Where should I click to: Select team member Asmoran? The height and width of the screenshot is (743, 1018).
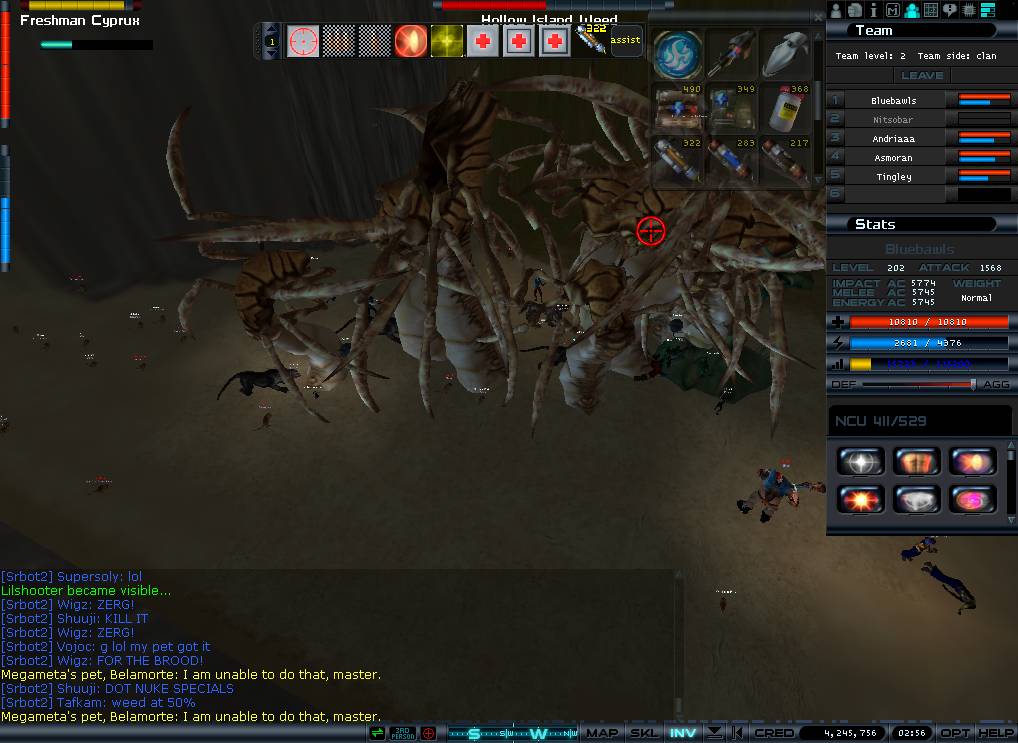[892, 158]
